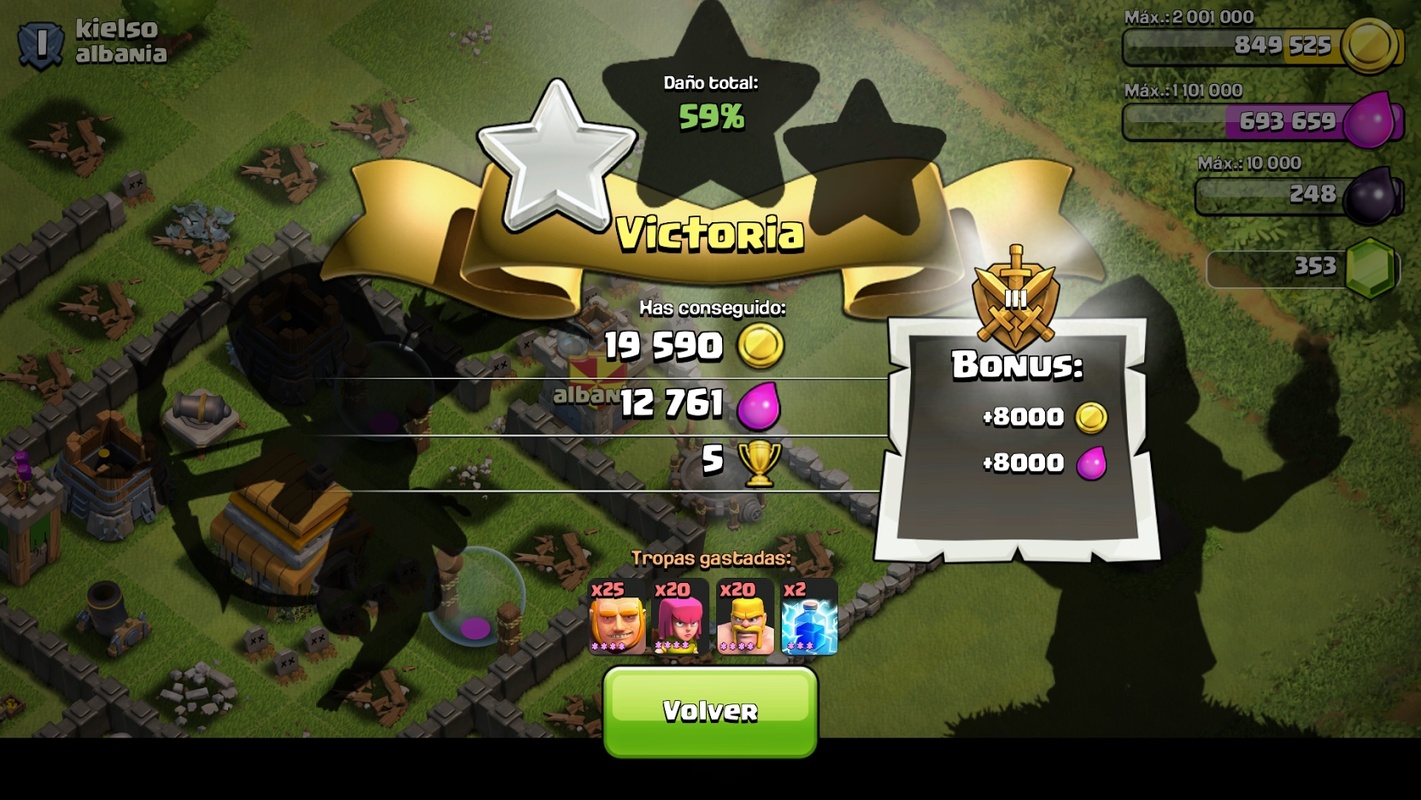Viewport: 1421px width, 800px height.
Task: Select the Giant troop card
Action: click(617, 617)
